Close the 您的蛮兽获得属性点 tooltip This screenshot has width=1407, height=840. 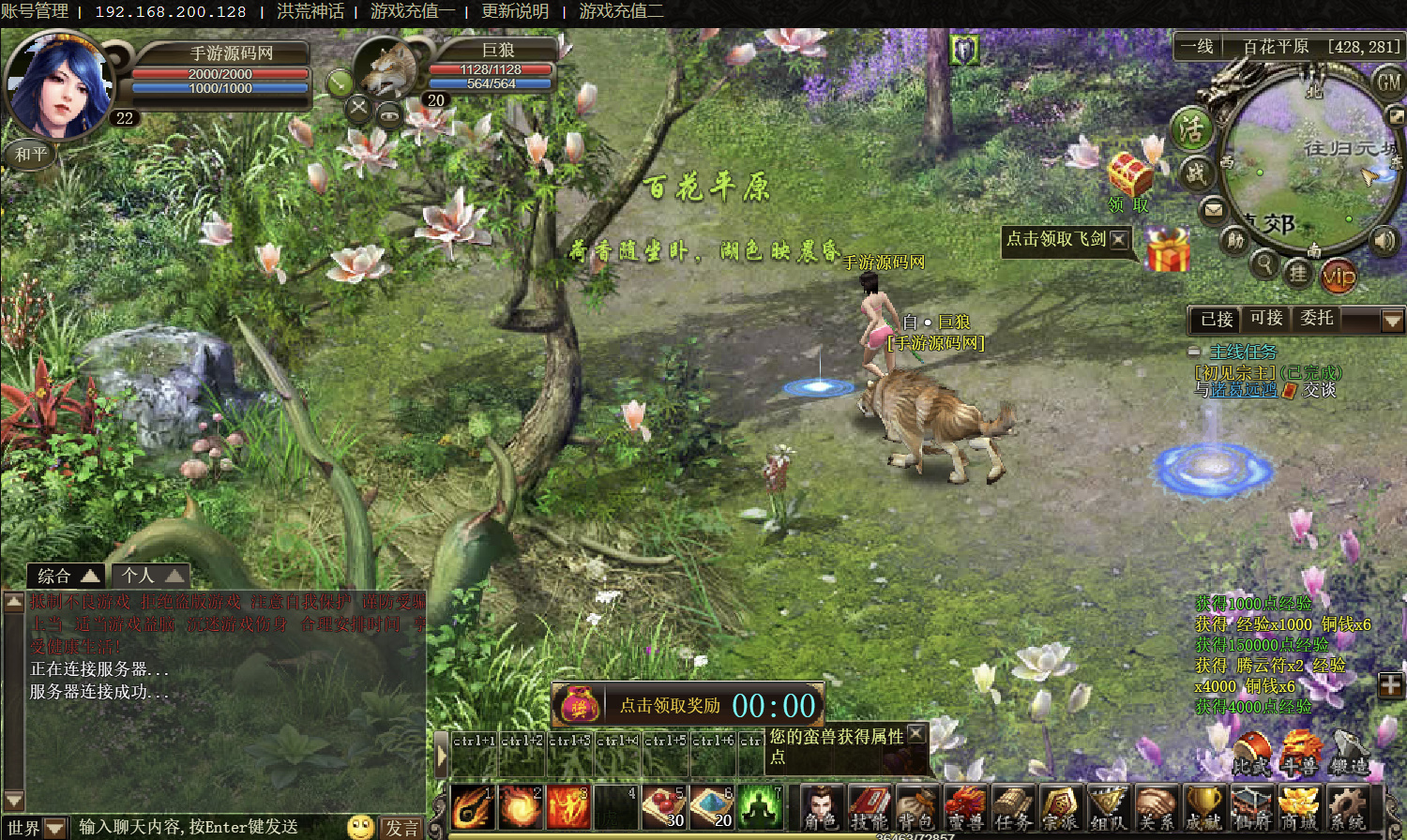[x=916, y=733]
